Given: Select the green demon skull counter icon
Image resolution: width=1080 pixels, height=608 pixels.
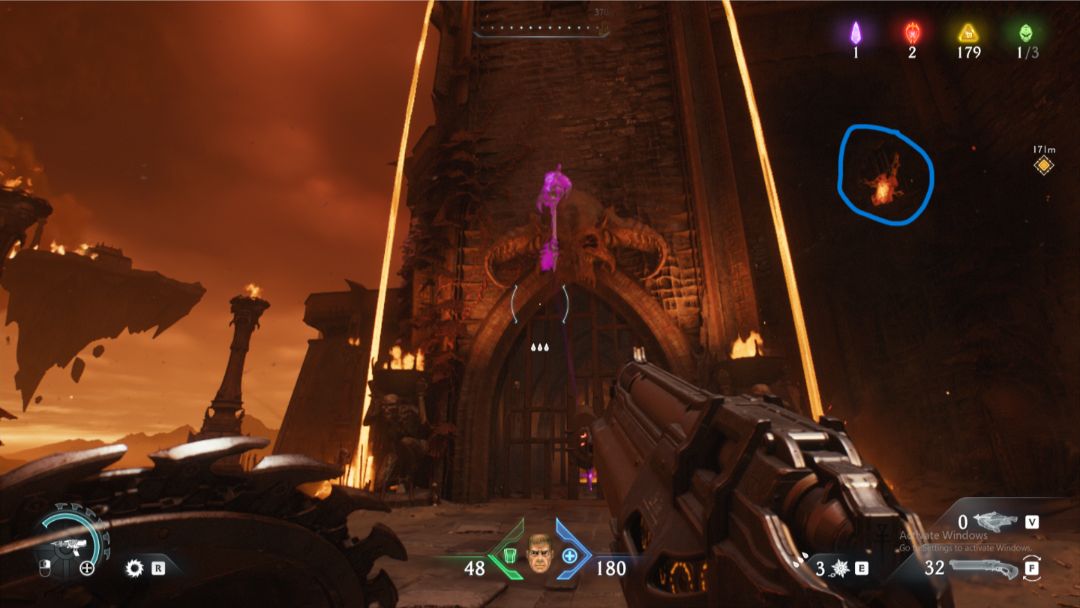Looking at the screenshot, I should 1023,32.
